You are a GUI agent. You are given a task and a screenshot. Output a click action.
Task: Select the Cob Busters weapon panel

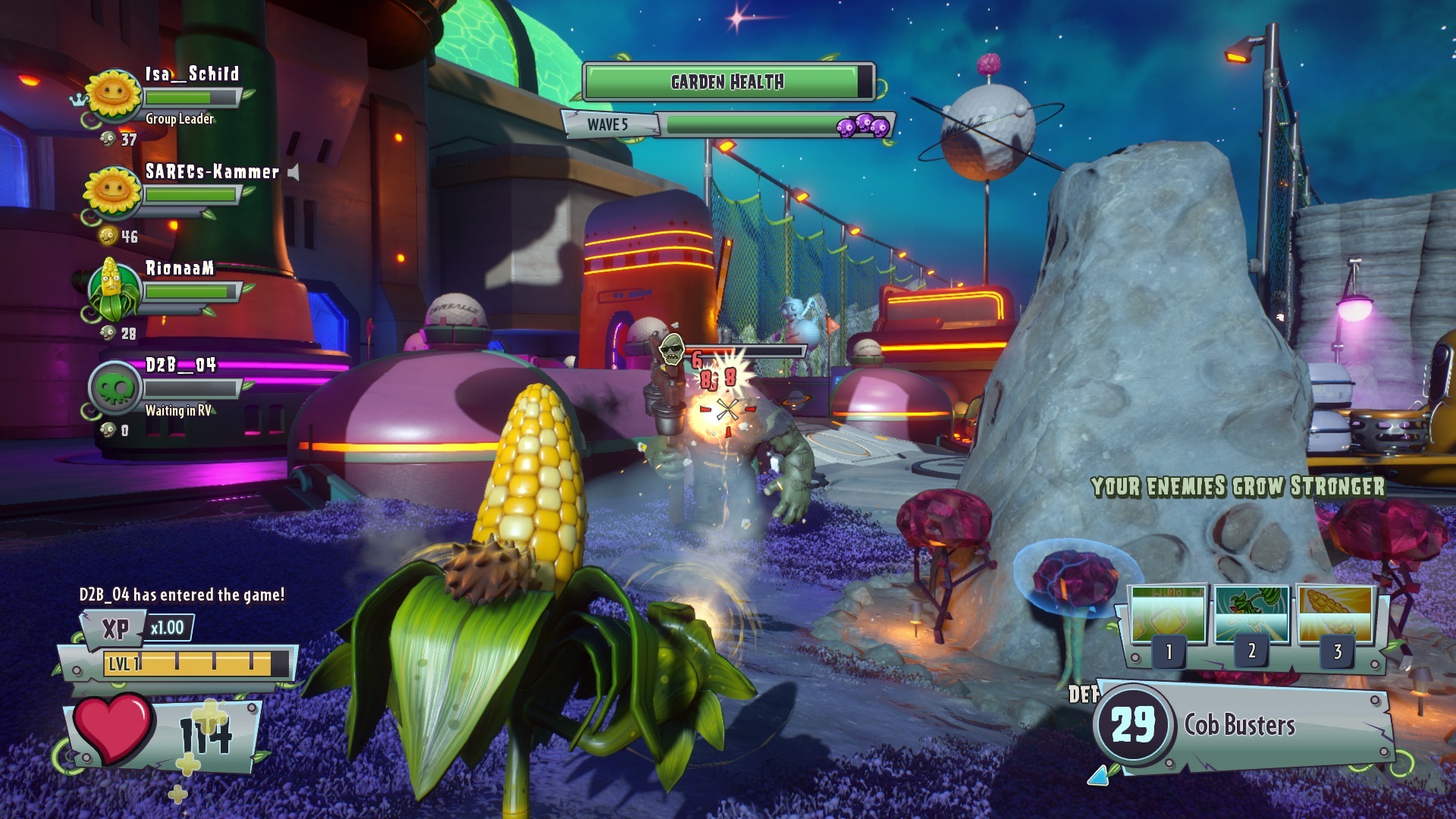1239,726
